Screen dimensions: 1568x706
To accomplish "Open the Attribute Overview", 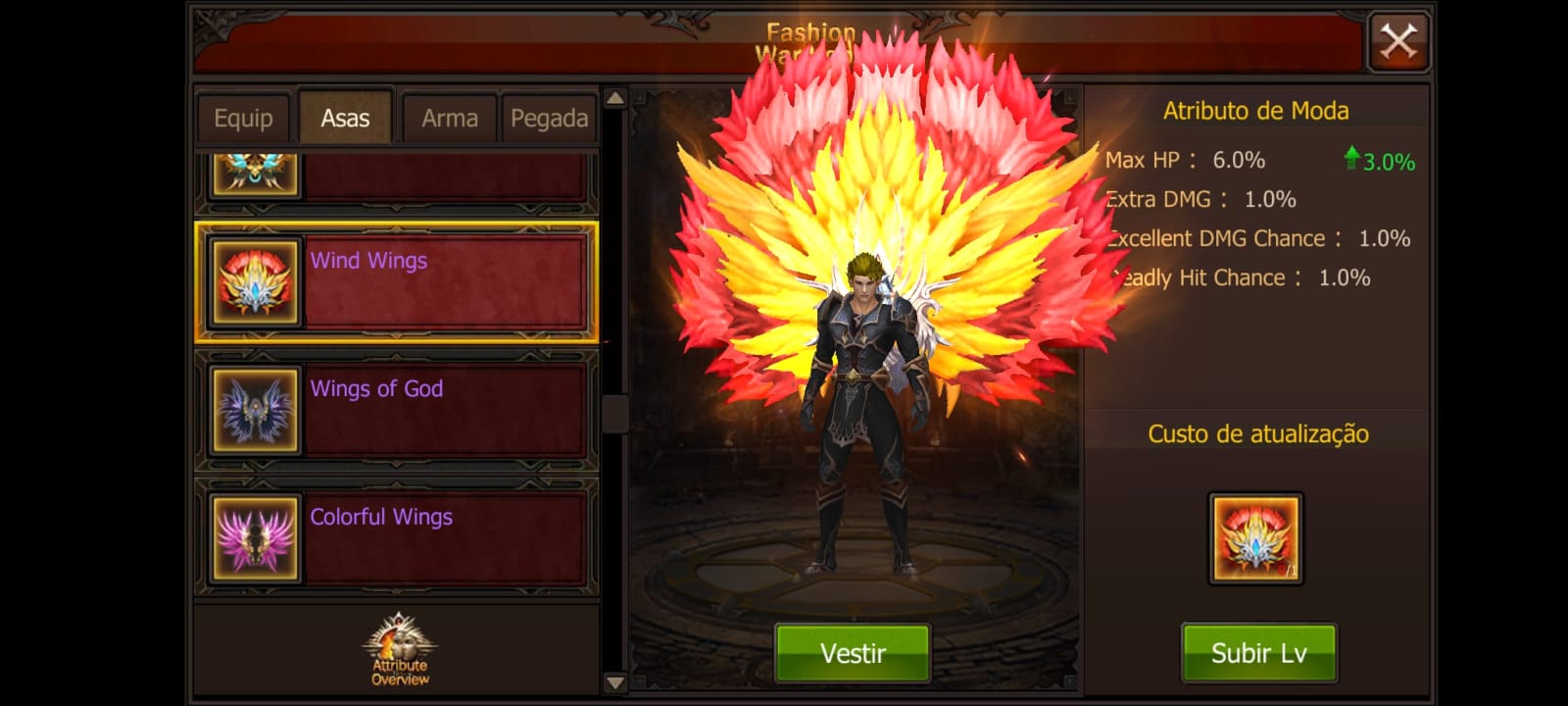I will [x=400, y=650].
